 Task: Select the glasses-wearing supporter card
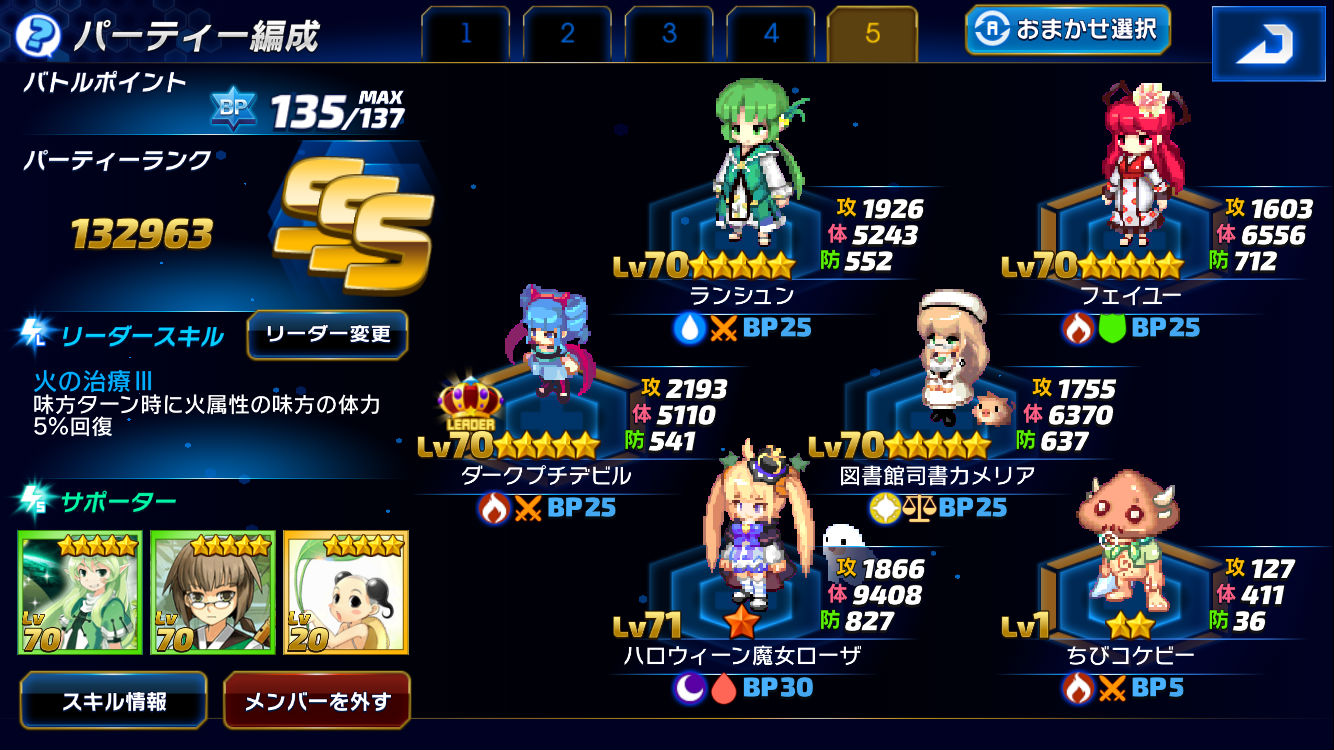click(213, 592)
